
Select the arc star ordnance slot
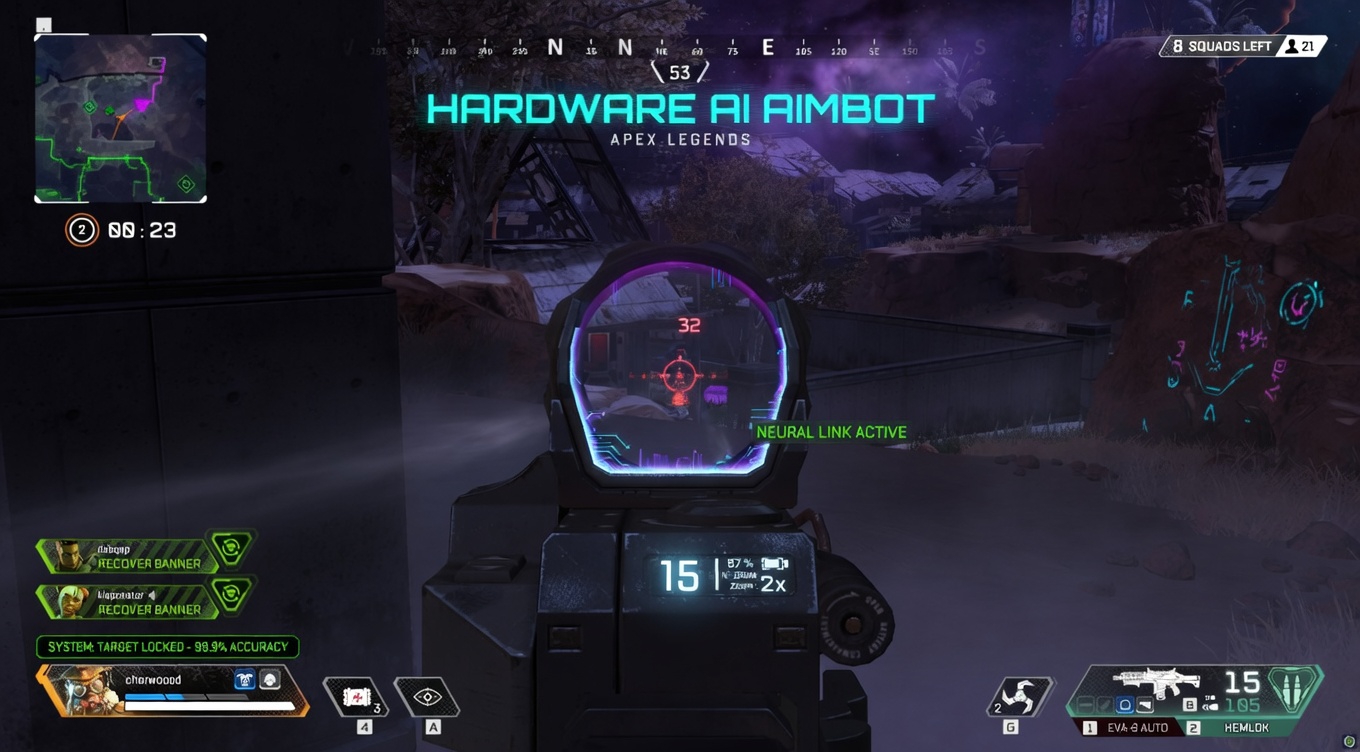coord(1018,696)
